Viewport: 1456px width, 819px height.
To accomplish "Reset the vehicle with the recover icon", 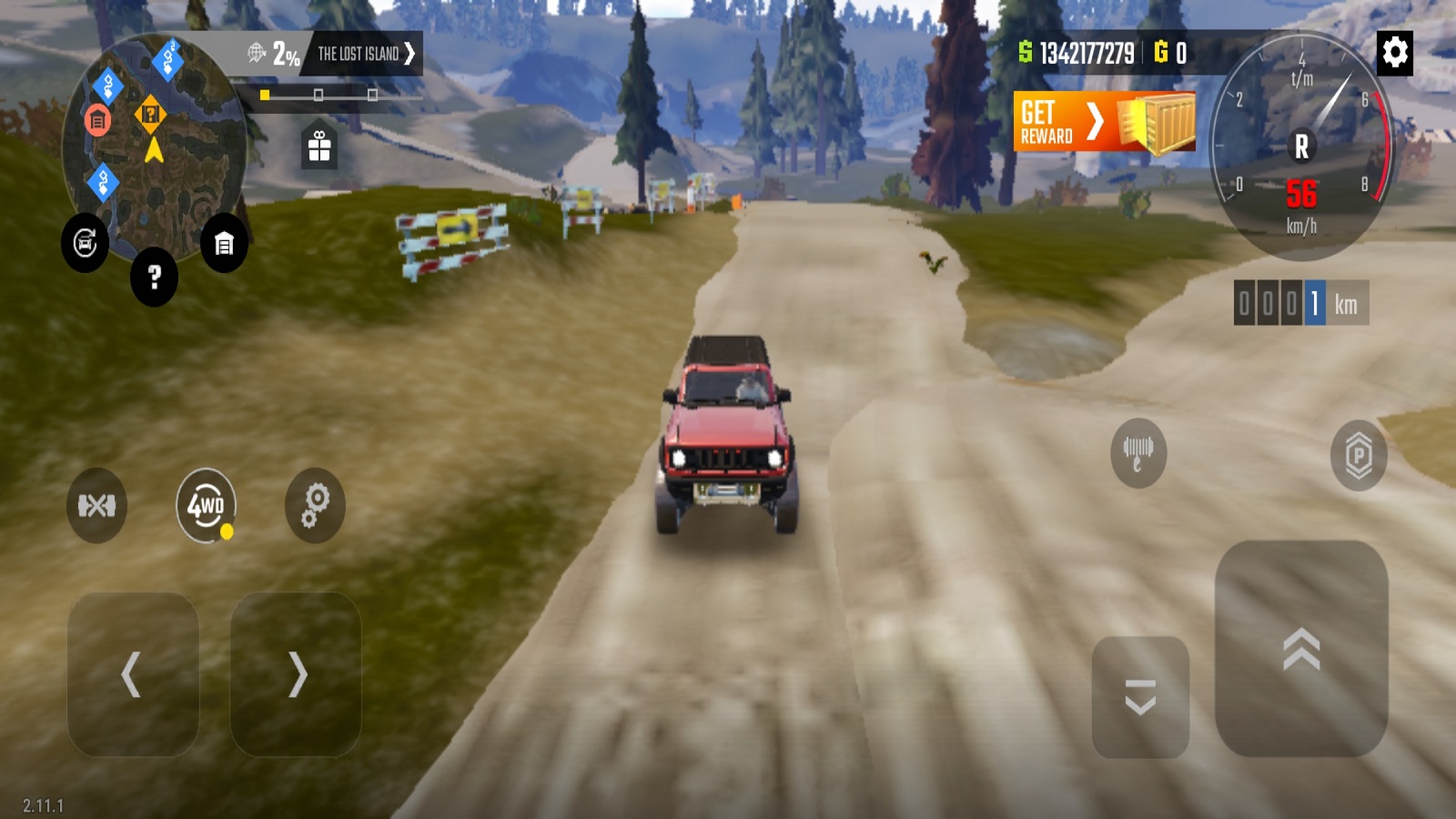I will [x=85, y=243].
